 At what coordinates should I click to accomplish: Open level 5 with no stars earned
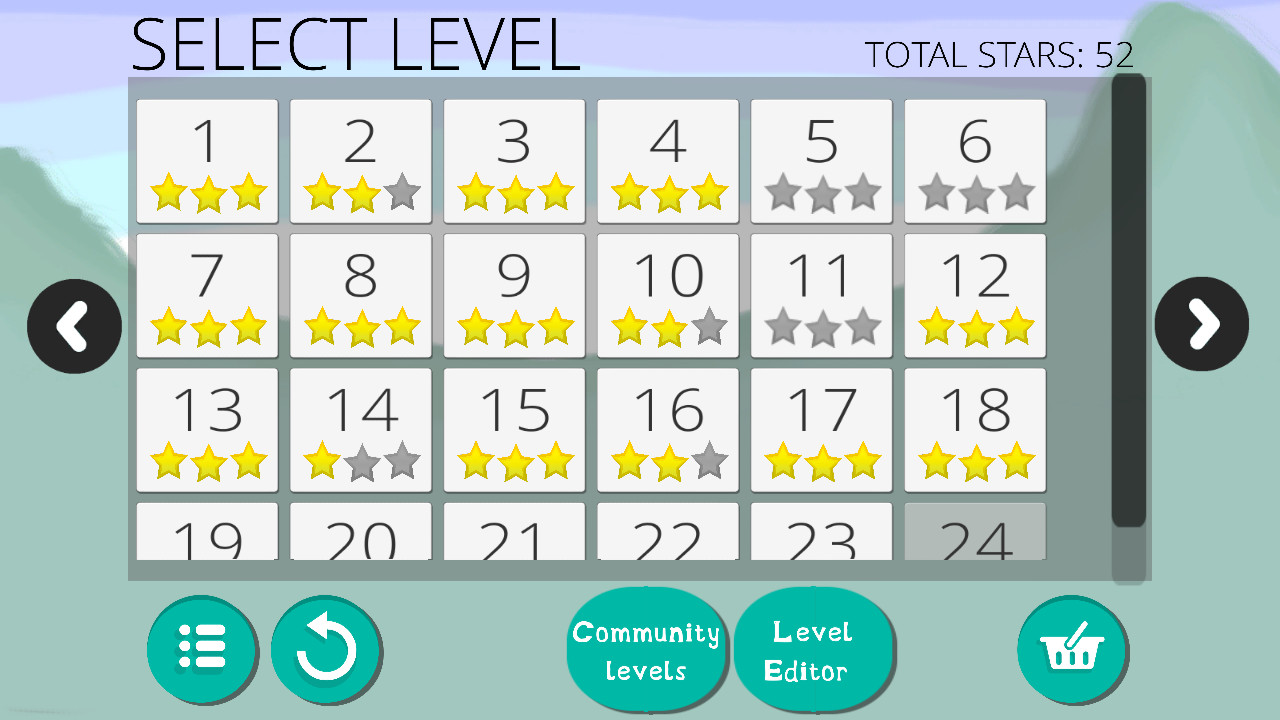(820, 161)
